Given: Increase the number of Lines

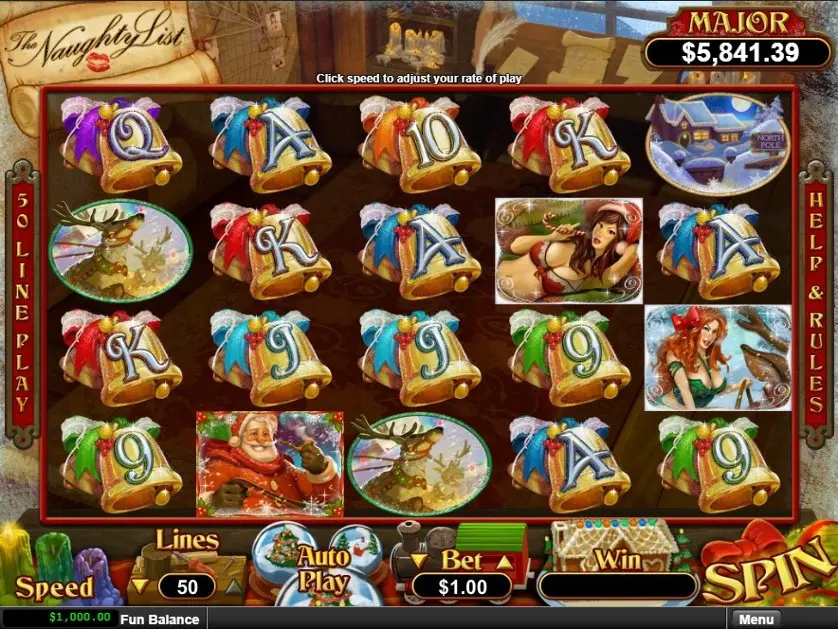Looking at the screenshot, I should coord(233,586).
